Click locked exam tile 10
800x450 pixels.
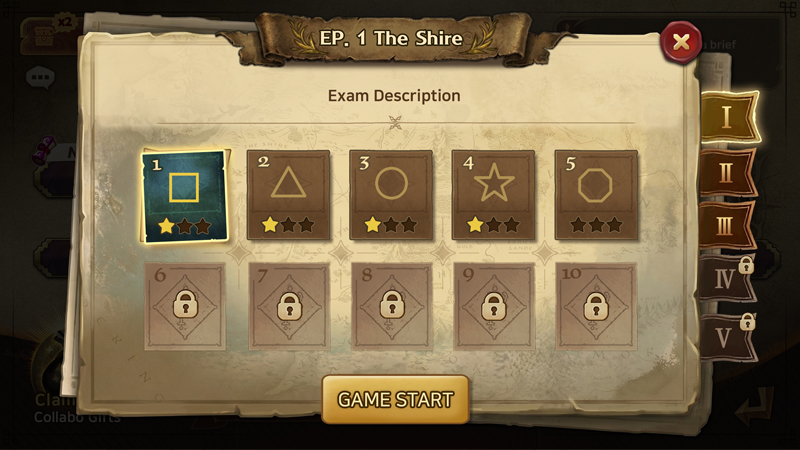(597, 306)
